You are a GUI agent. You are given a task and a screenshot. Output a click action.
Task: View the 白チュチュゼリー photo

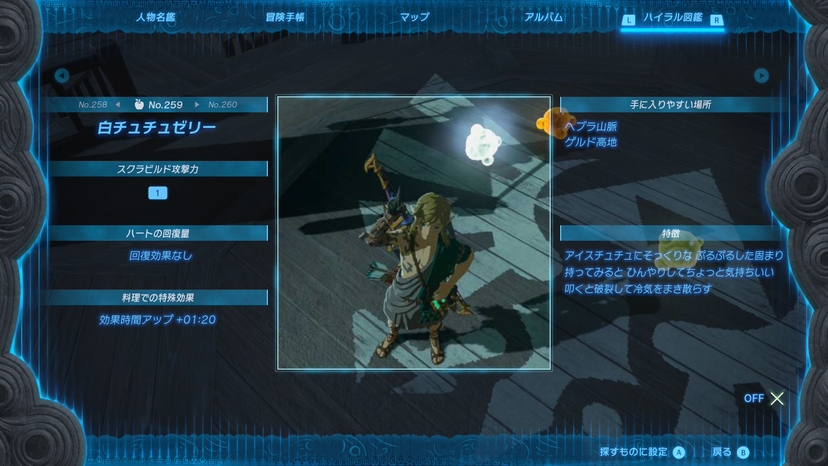(x=414, y=233)
